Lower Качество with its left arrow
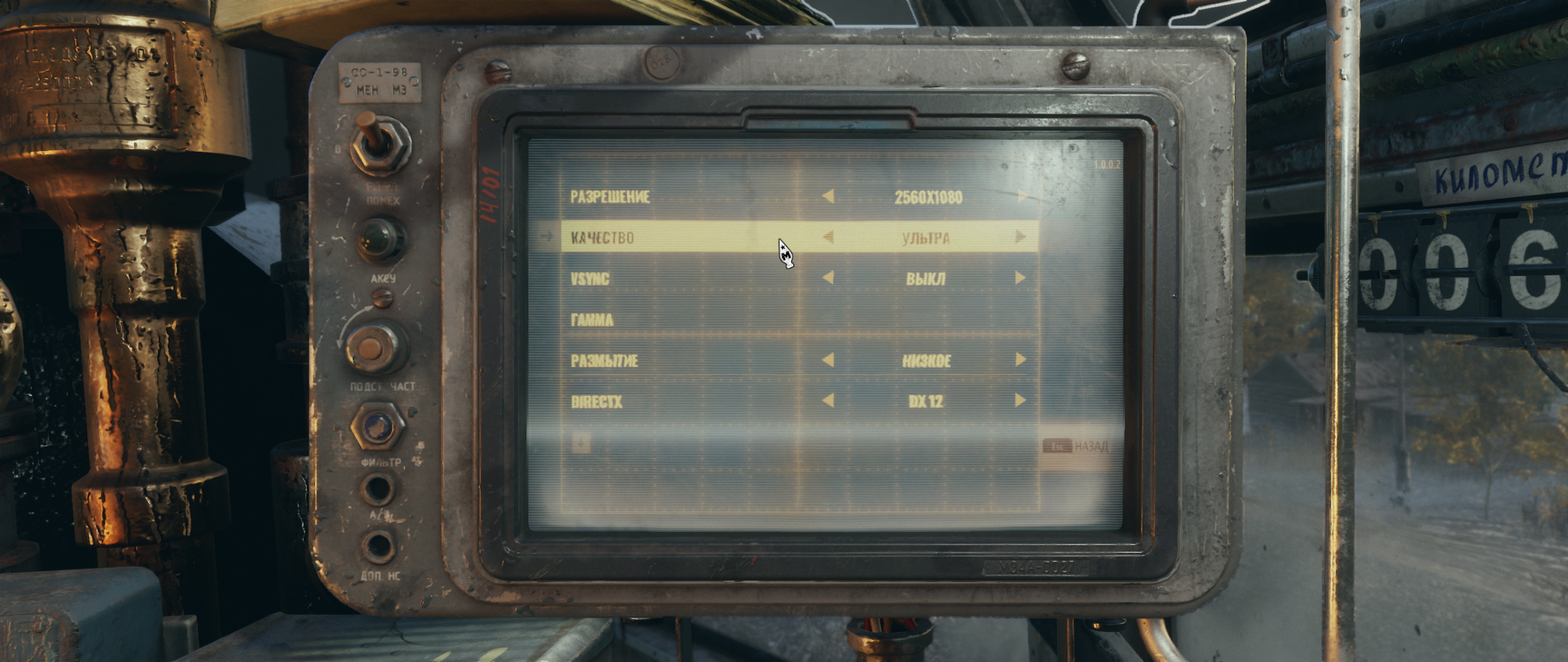 pyautogui.click(x=828, y=237)
